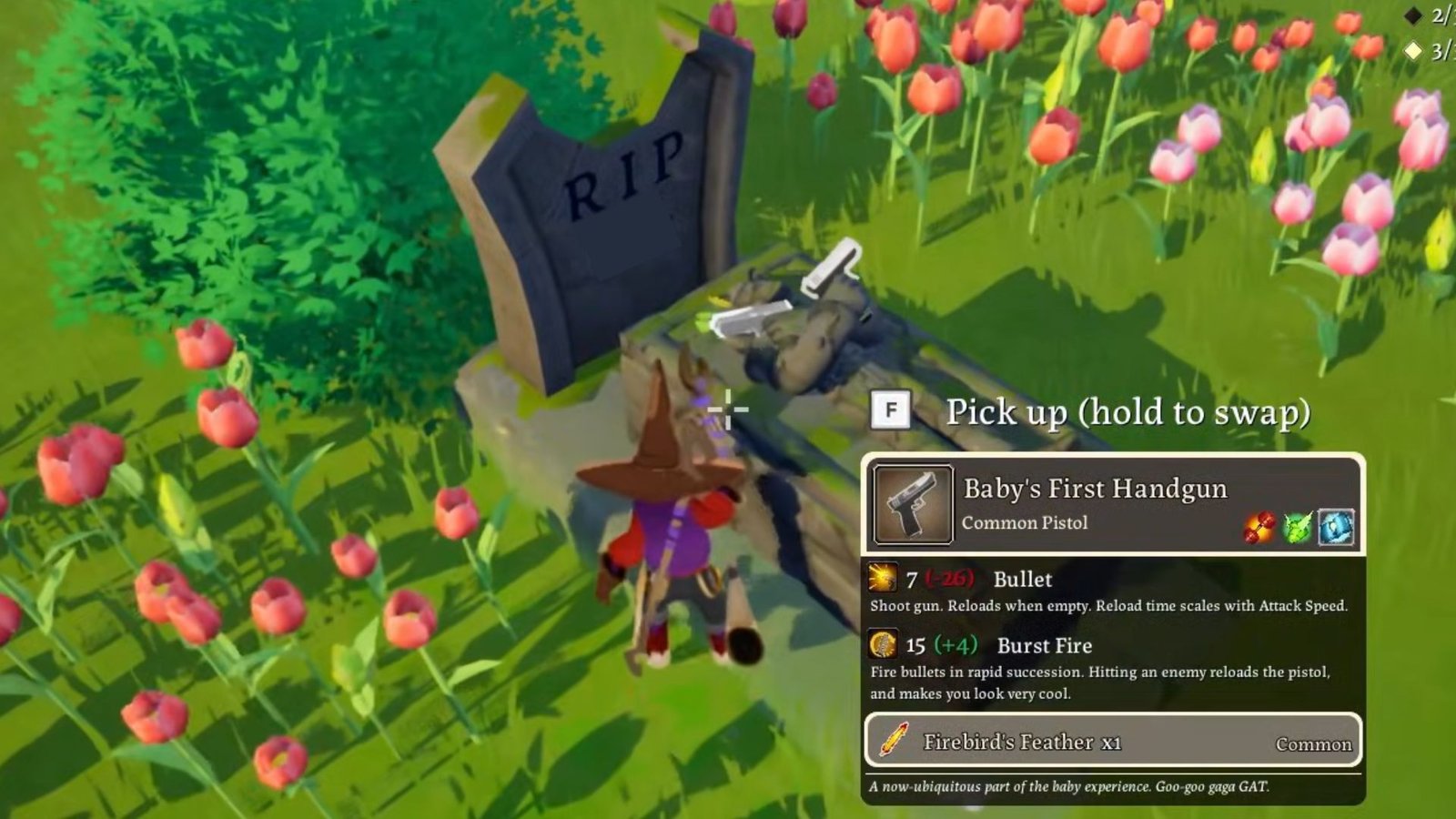
Task: Click the green spiky creature stat icon
Action: click(x=1298, y=528)
